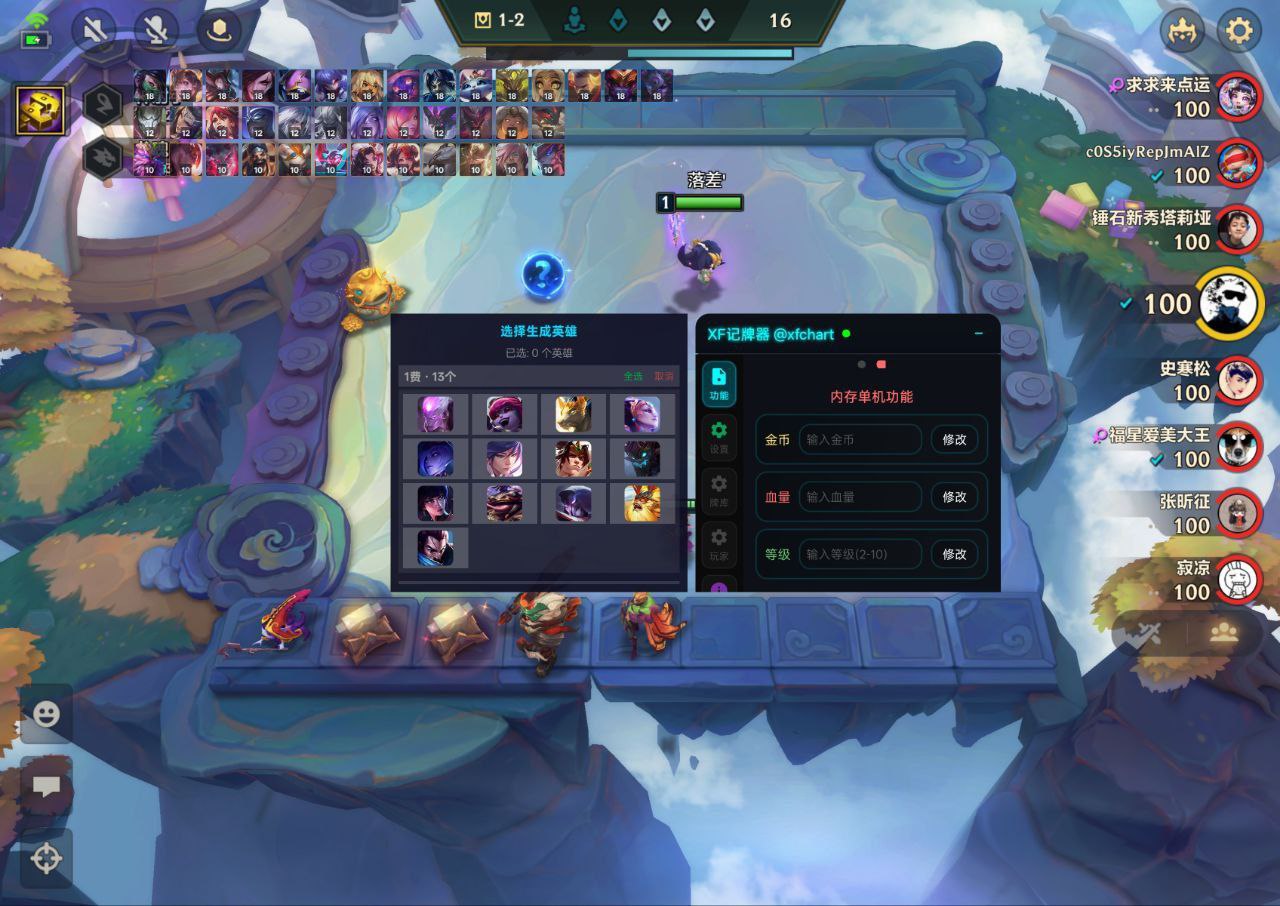Open the emote smiley button

[x=46, y=714]
